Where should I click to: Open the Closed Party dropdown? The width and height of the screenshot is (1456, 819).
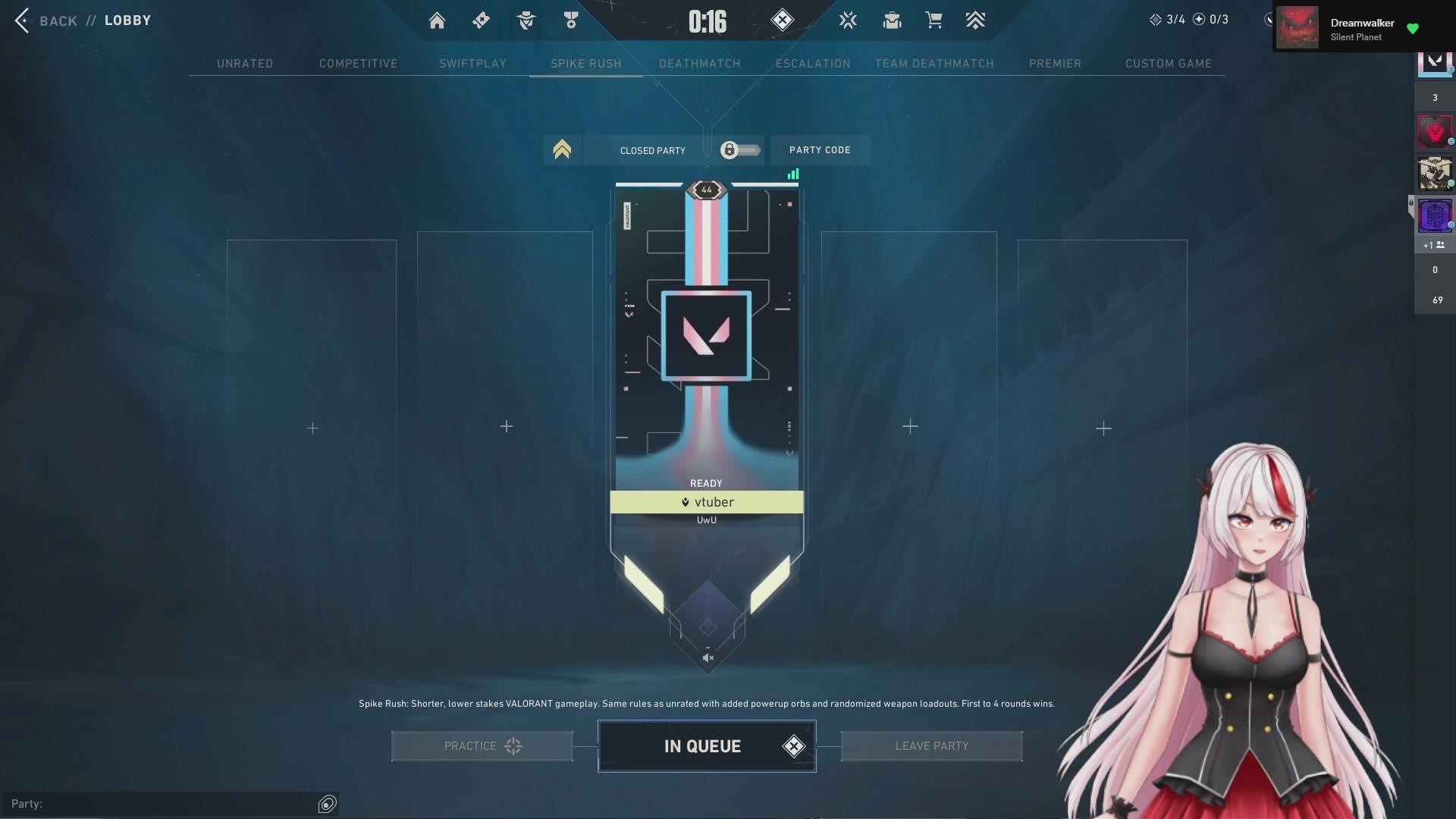(x=652, y=150)
